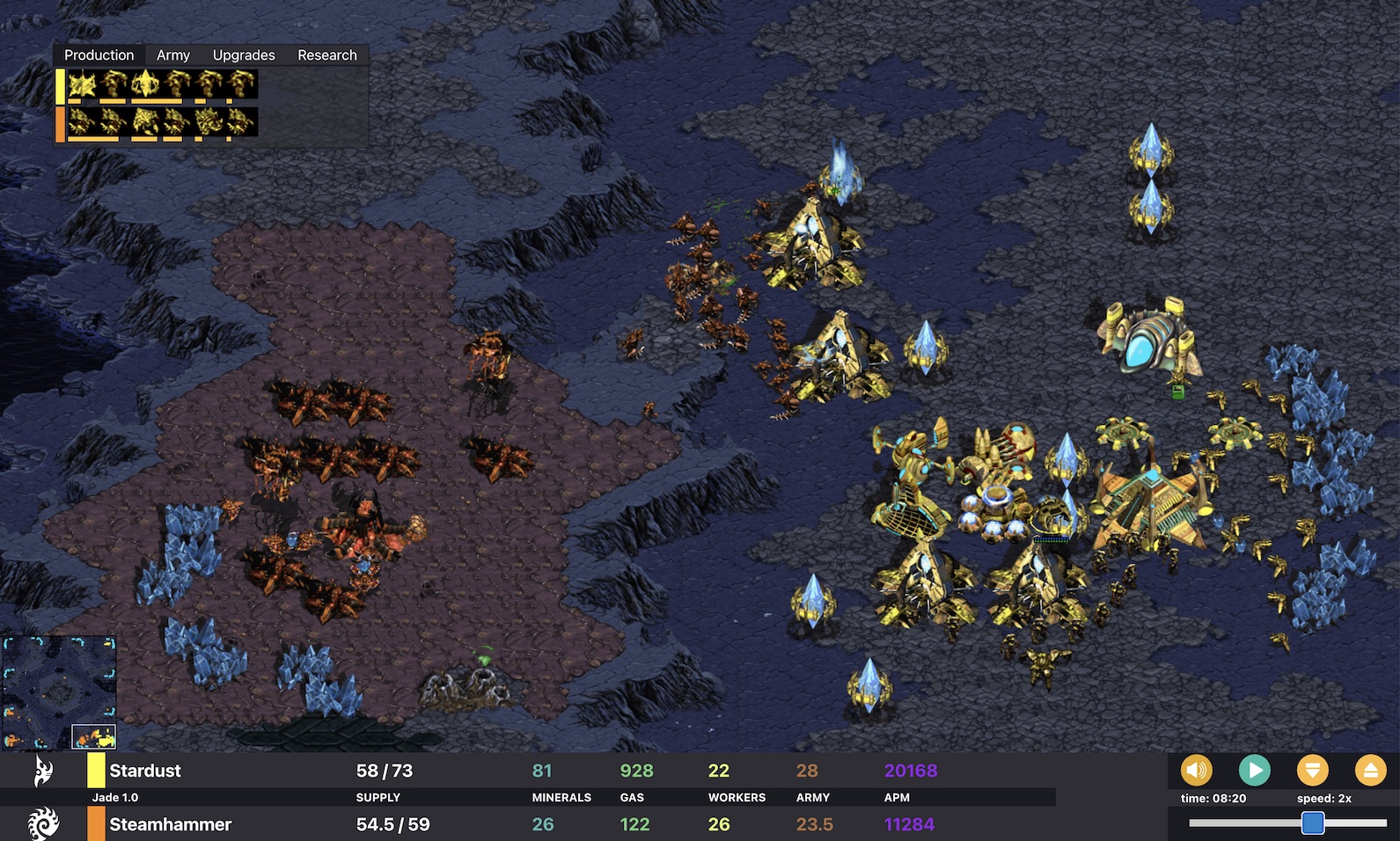This screenshot has width=1400, height=841.
Task: Toggle the sound speaker button
Action: point(1196,771)
